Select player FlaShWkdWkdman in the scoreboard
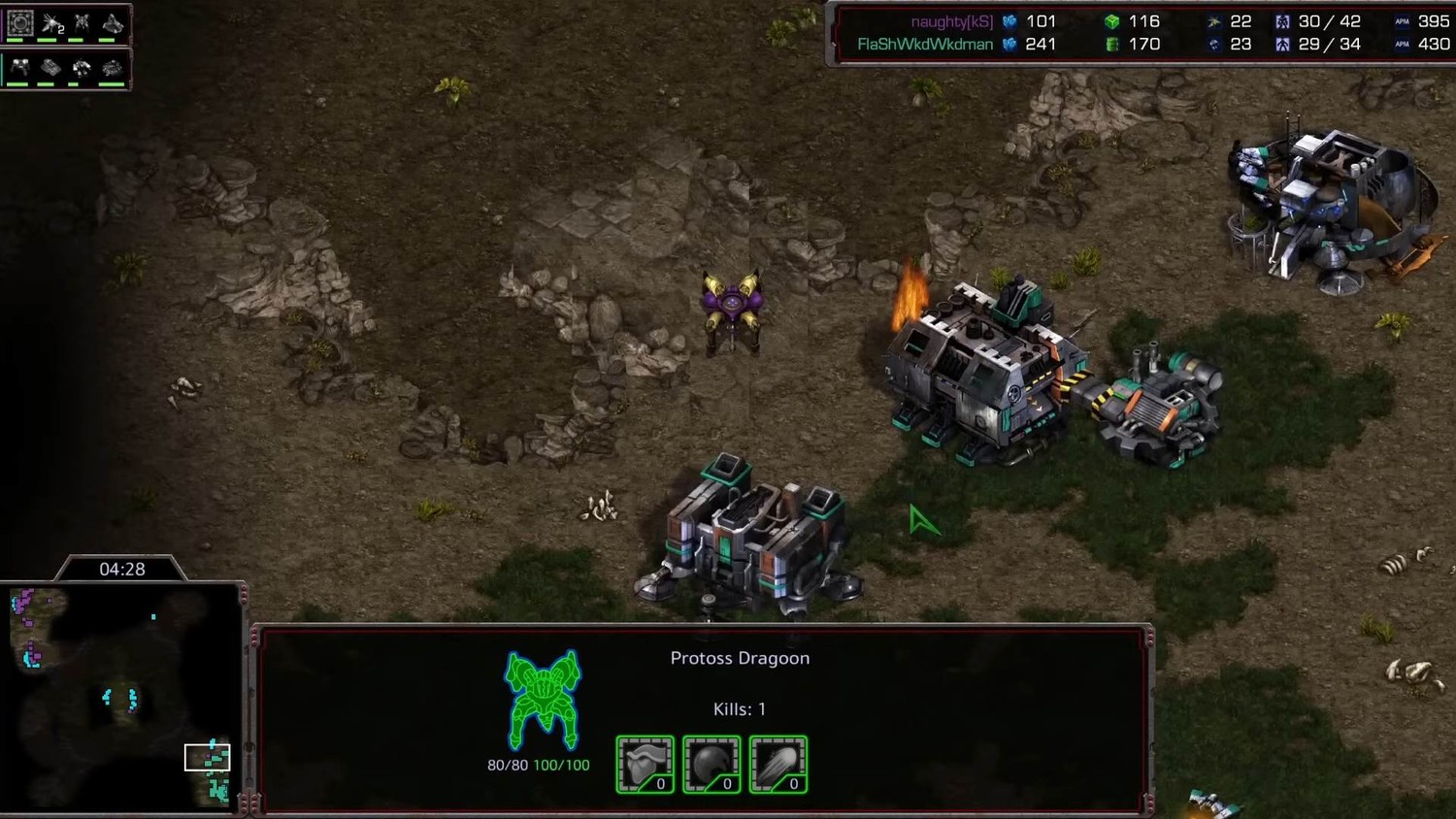The height and width of the screenshot is (819, 1456). coord(924,45)
